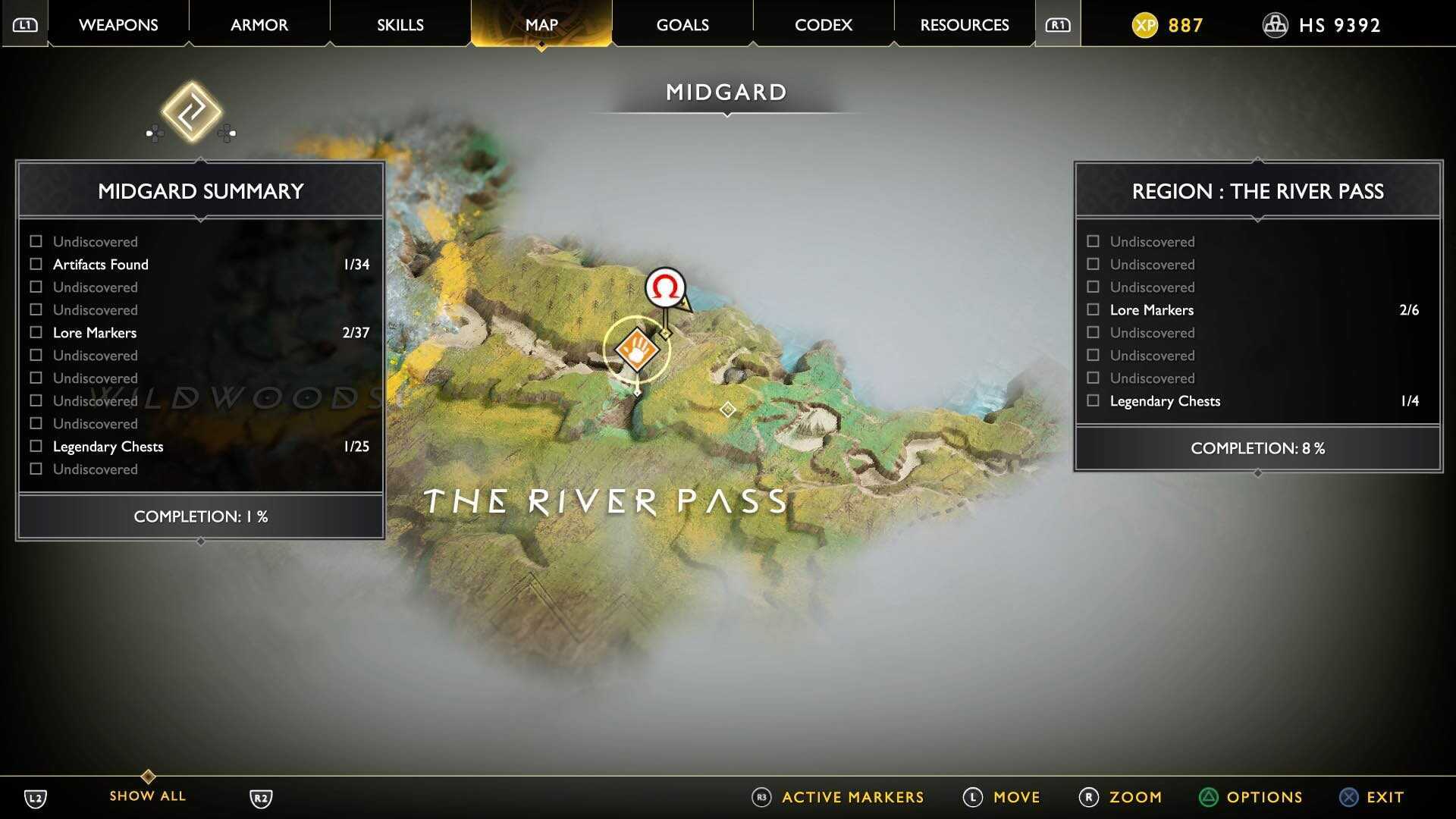Click the diamond expander under Completion 1%
Screen dimensions: 1456x819
point(199,540)
